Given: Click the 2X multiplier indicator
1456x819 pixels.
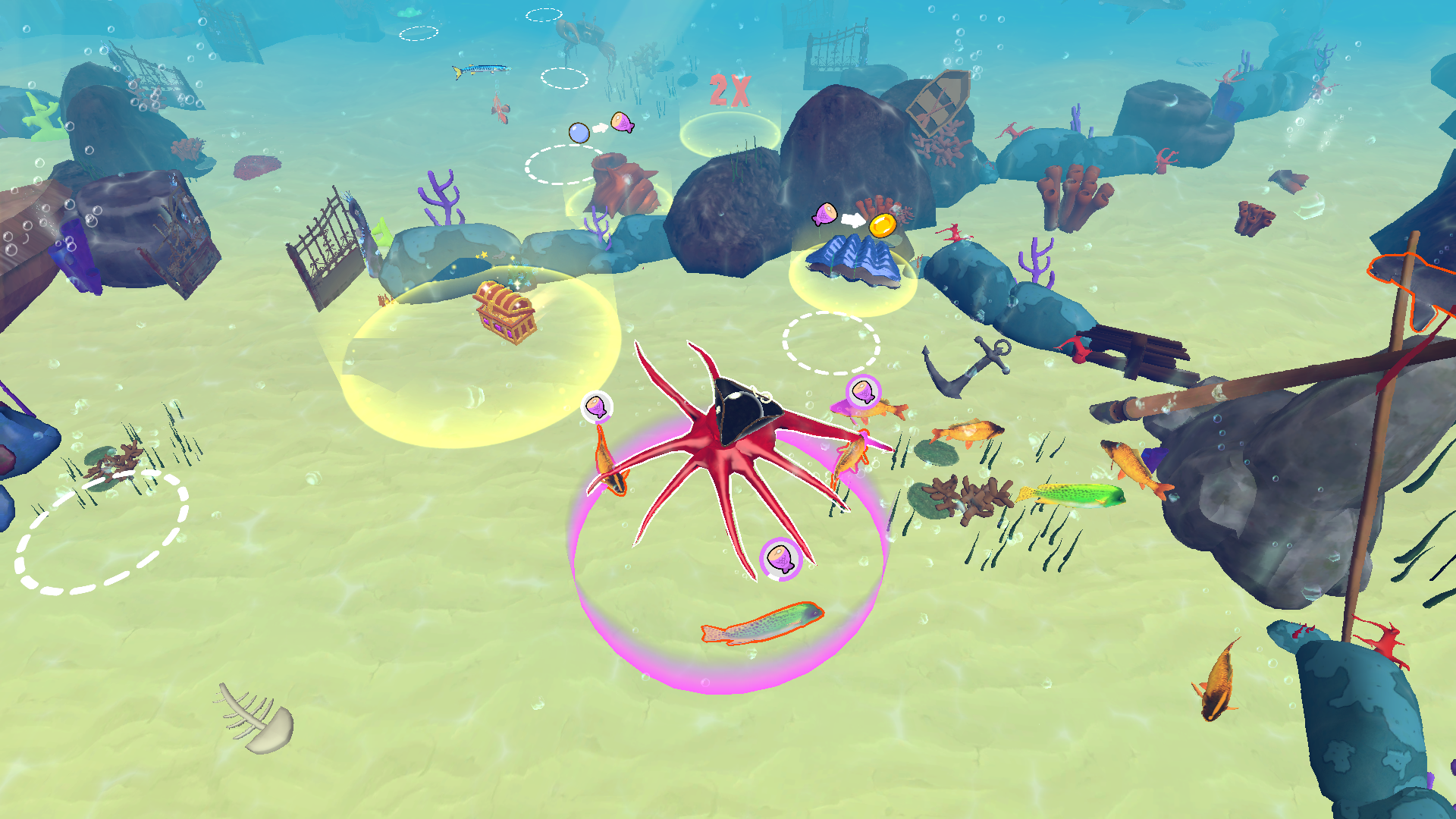Looking at the screenshot, I should point(729,89).
